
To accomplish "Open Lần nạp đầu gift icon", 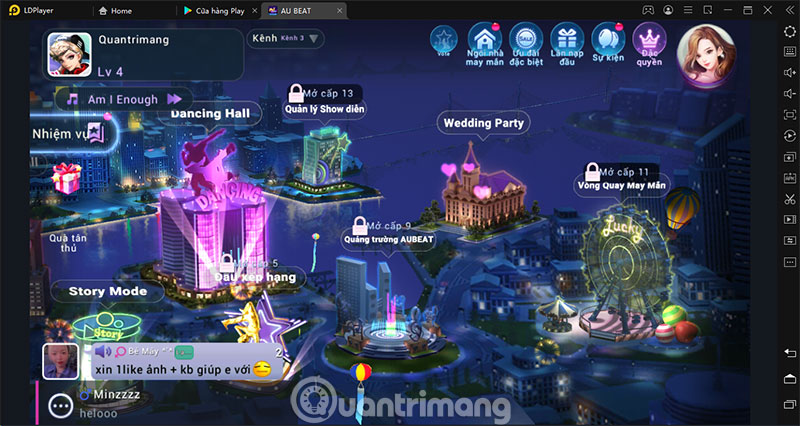I will pos(568,42).
